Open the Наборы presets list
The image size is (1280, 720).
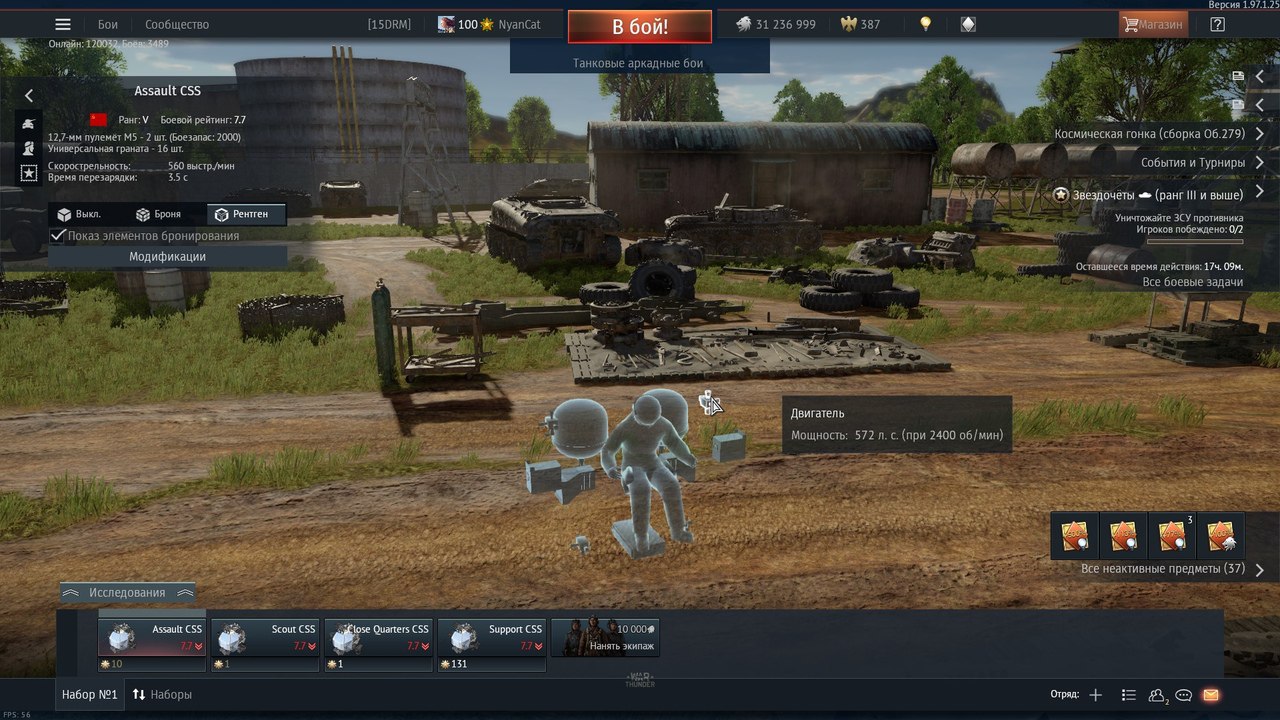click(162, 694)
